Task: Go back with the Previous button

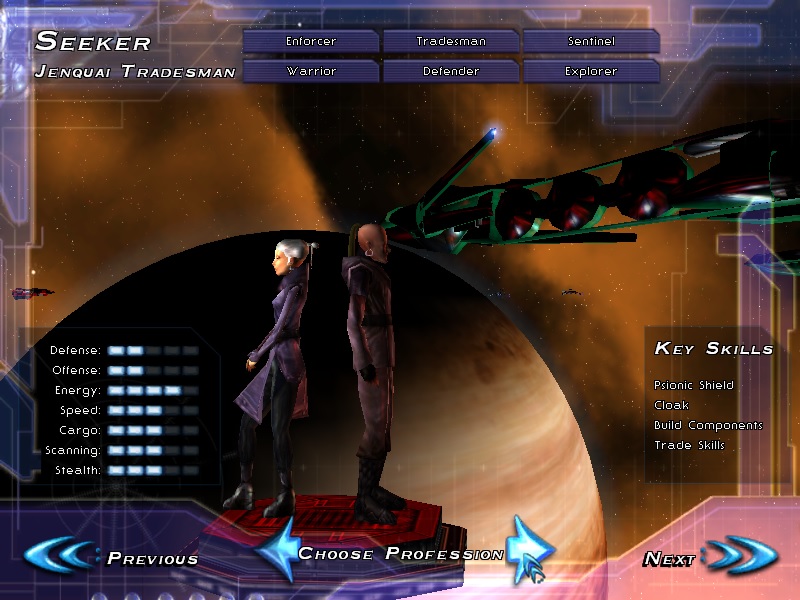Action: click(112, 557)
